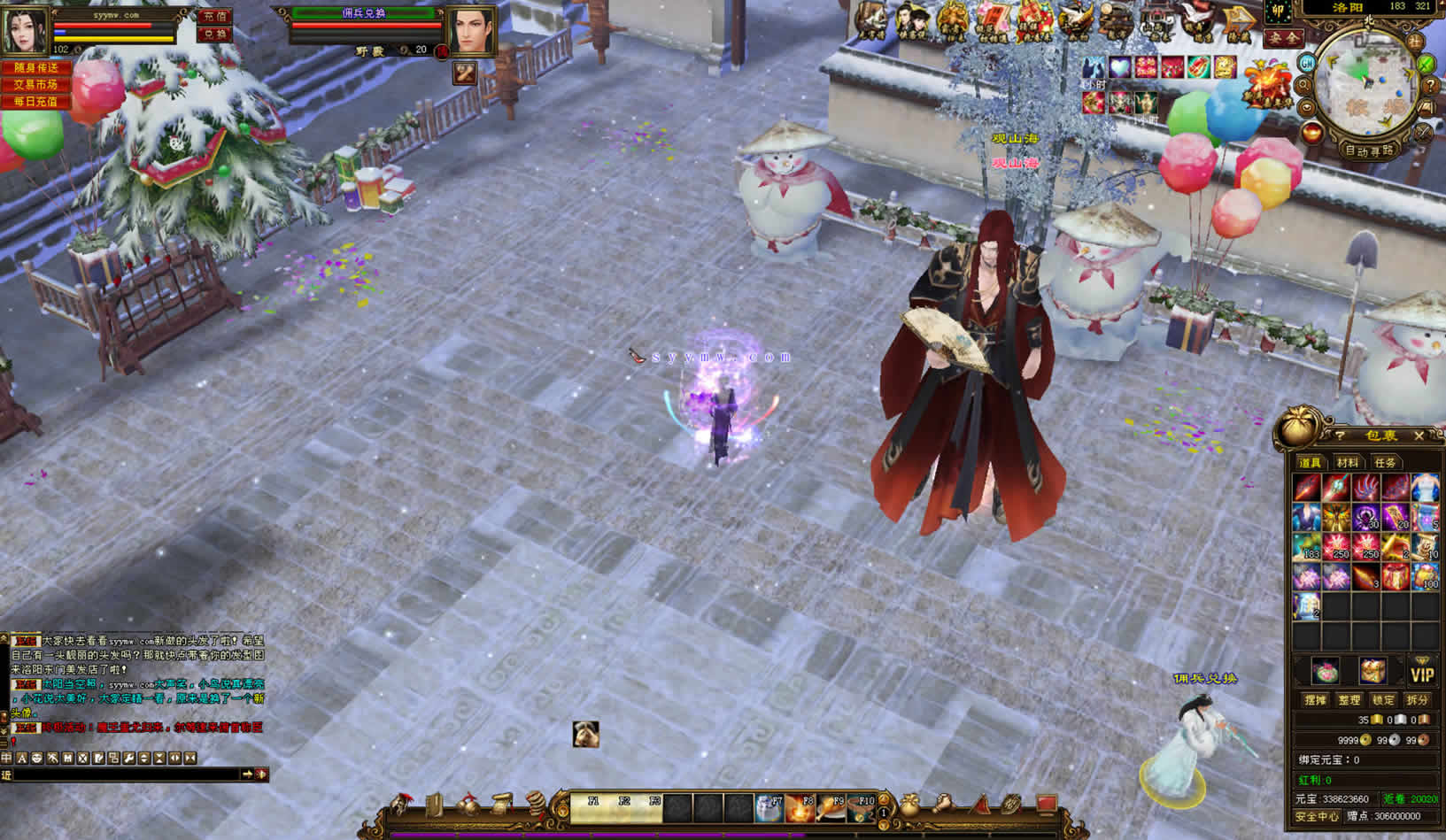The width and height of the screenshot is (1446, 840).
Task: Open the 交易市场 trade market
Action: [x=35, y=85]
